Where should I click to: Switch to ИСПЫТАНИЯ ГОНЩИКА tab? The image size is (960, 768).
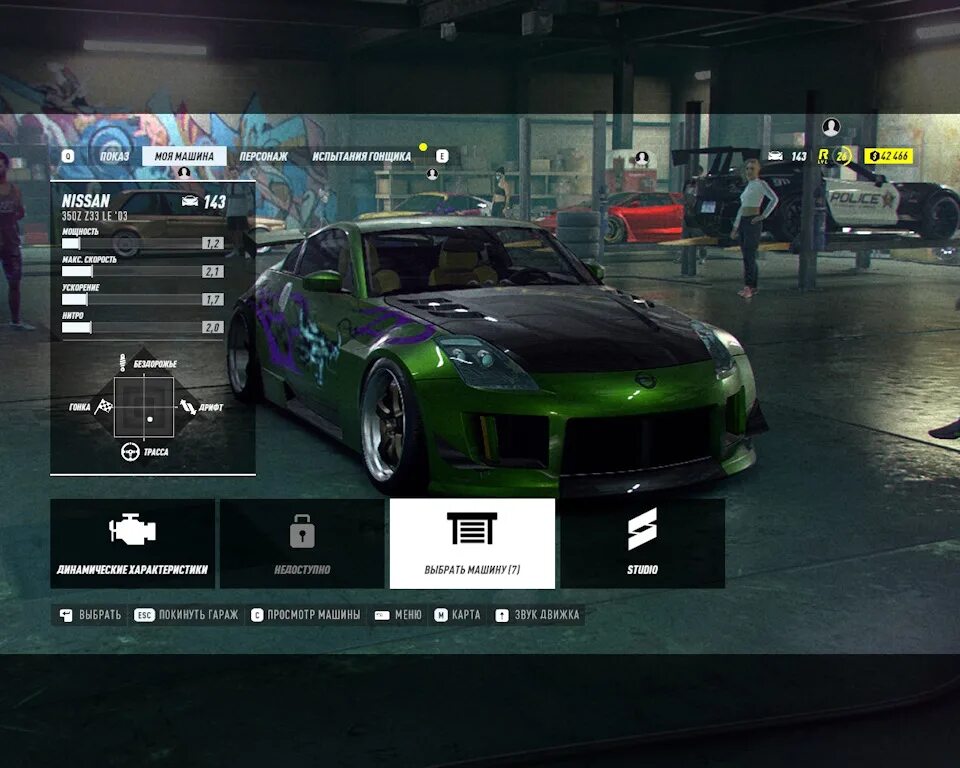coord(361,156)
